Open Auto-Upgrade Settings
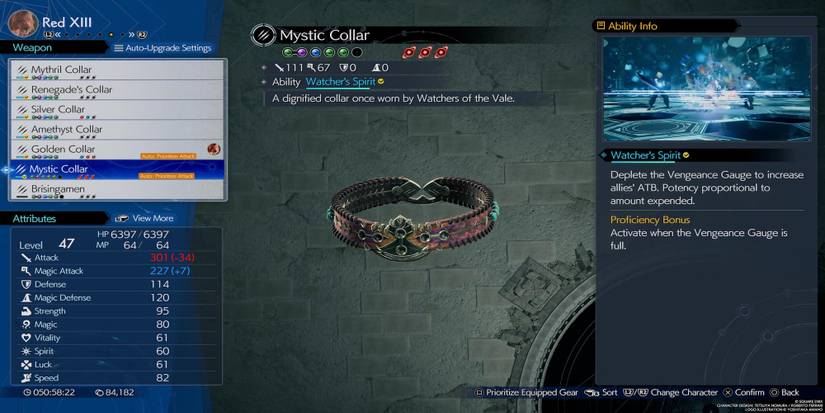 [163, 48]
